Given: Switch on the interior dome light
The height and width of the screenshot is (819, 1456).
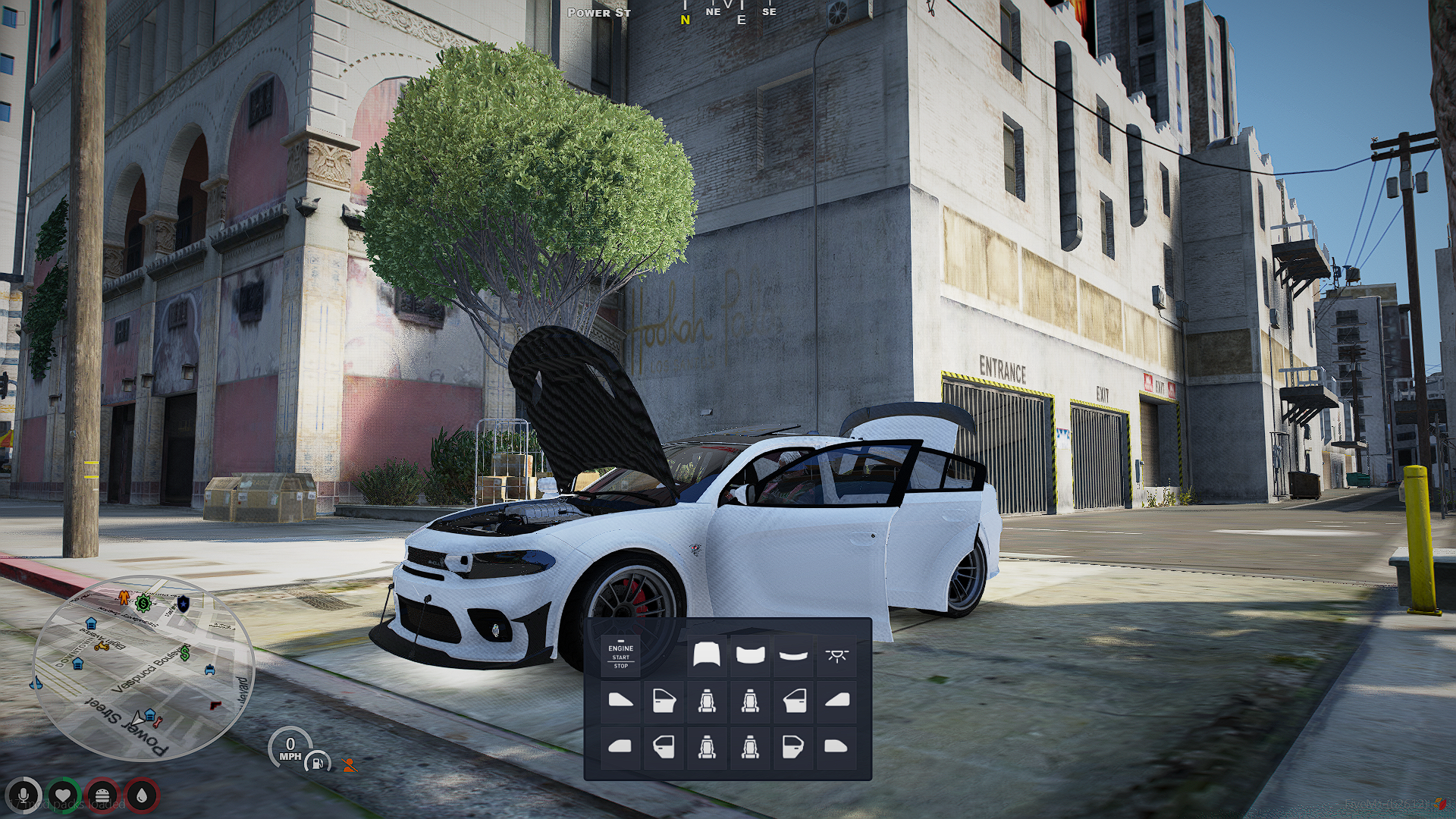Looking at the screenshot, I should [836, 654].
